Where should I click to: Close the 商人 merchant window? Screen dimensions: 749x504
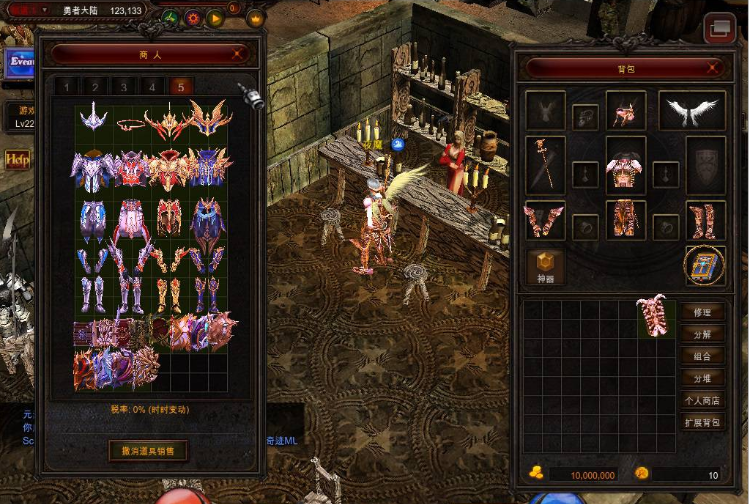click(x=237, y=54)
